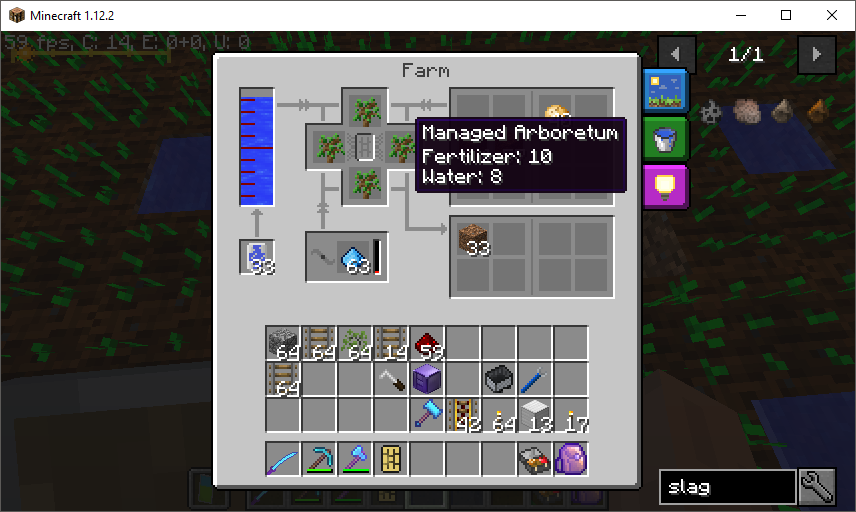Image resolution: width=856 pixels, height=512 pixels.
Task: Click the water can slot with 33
Action: pyautogui.click(x=257, y=258)
